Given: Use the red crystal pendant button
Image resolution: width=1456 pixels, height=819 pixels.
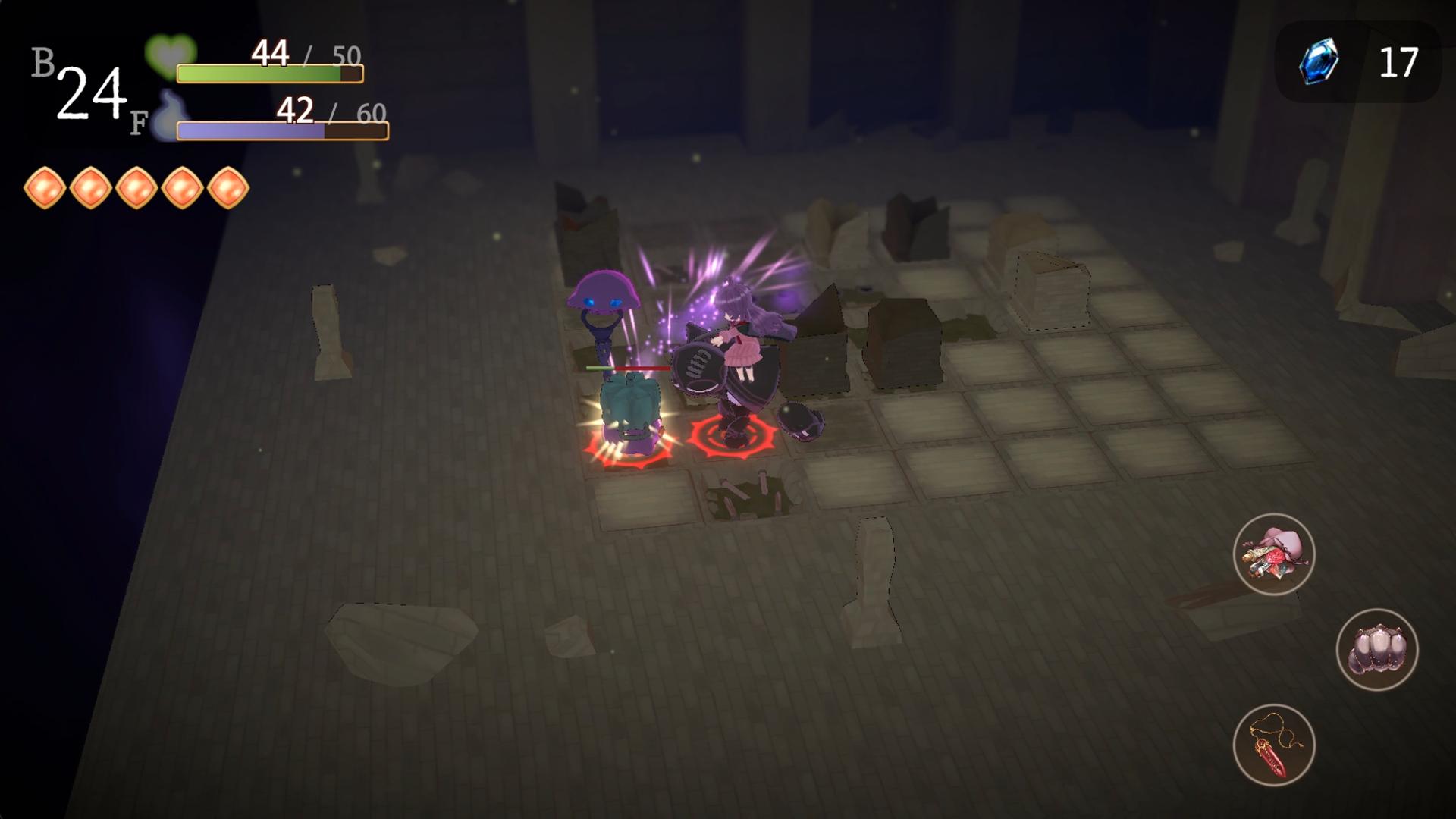Looking at the screenshot, I should click(1273, 745).
